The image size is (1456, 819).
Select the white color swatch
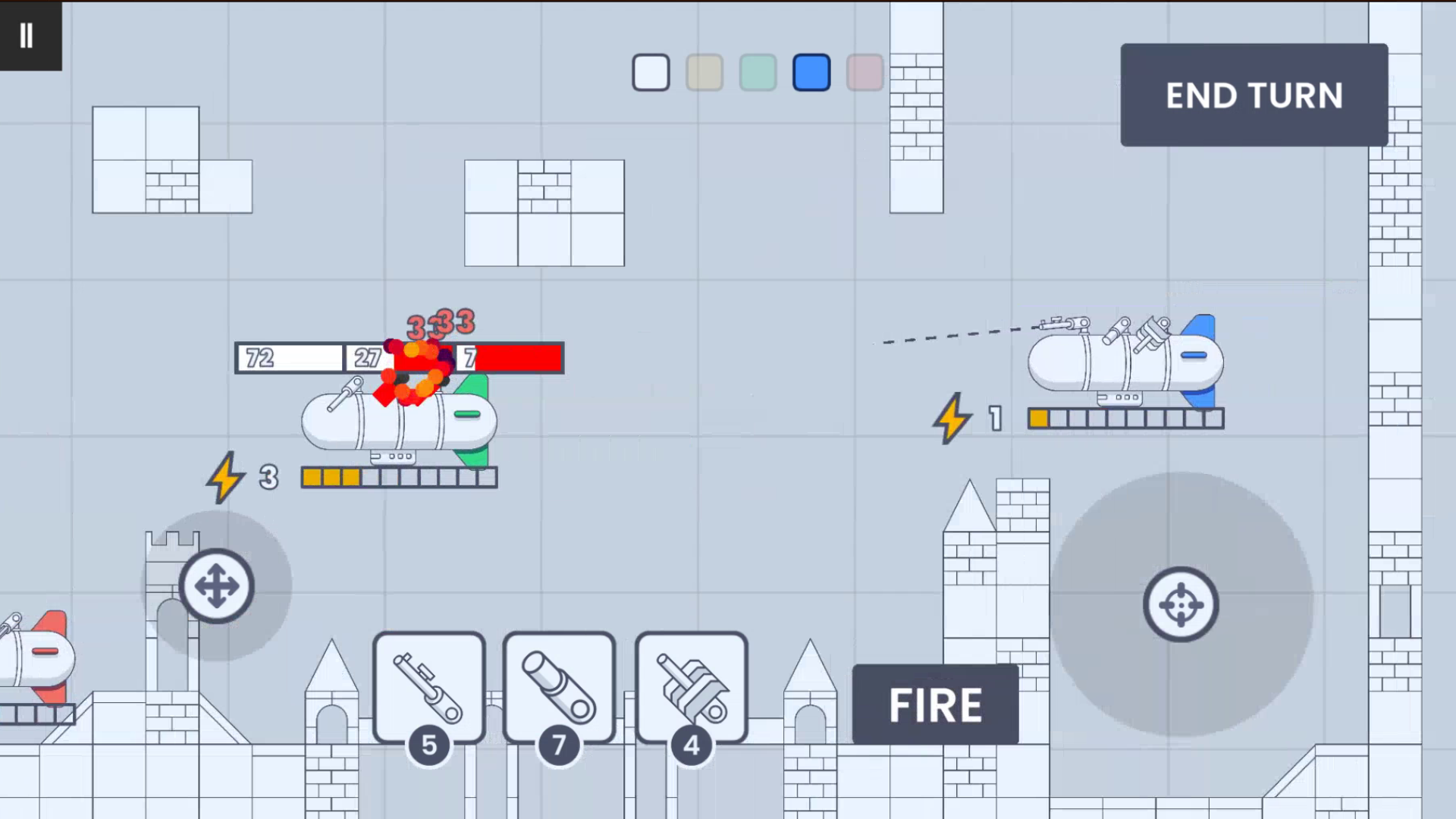(651, 72)
